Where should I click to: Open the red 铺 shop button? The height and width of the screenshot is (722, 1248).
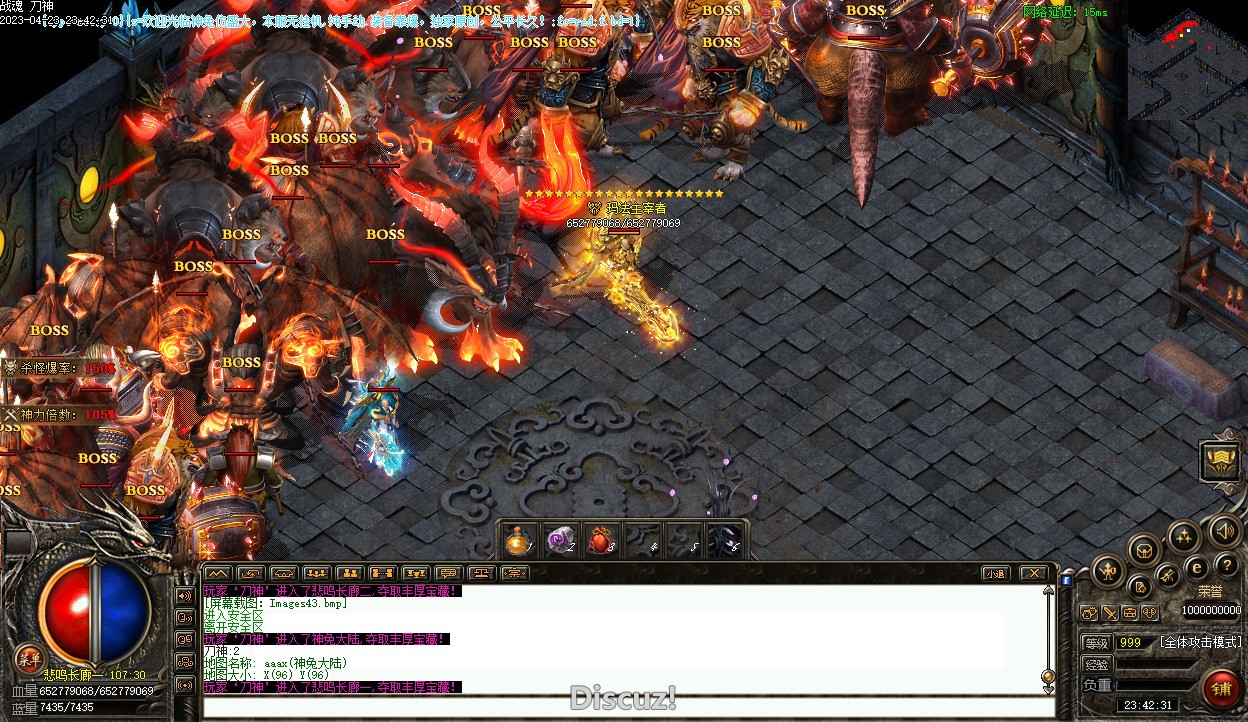pos(1221,688)
